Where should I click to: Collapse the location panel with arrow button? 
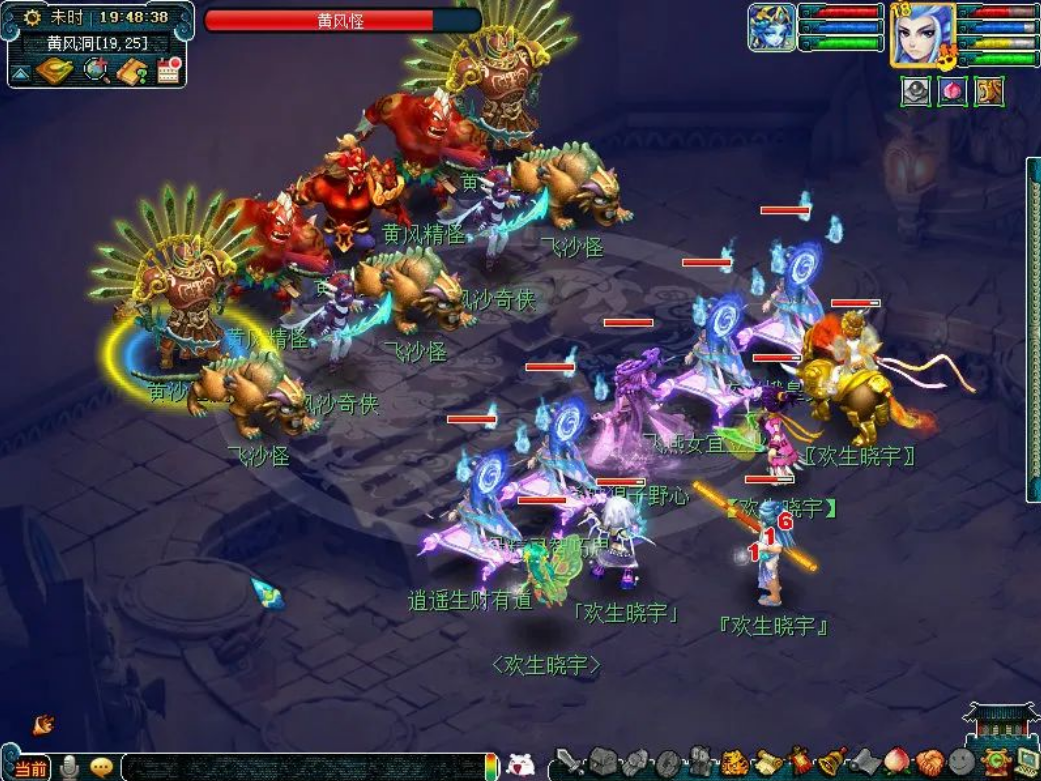coord(20,73)
